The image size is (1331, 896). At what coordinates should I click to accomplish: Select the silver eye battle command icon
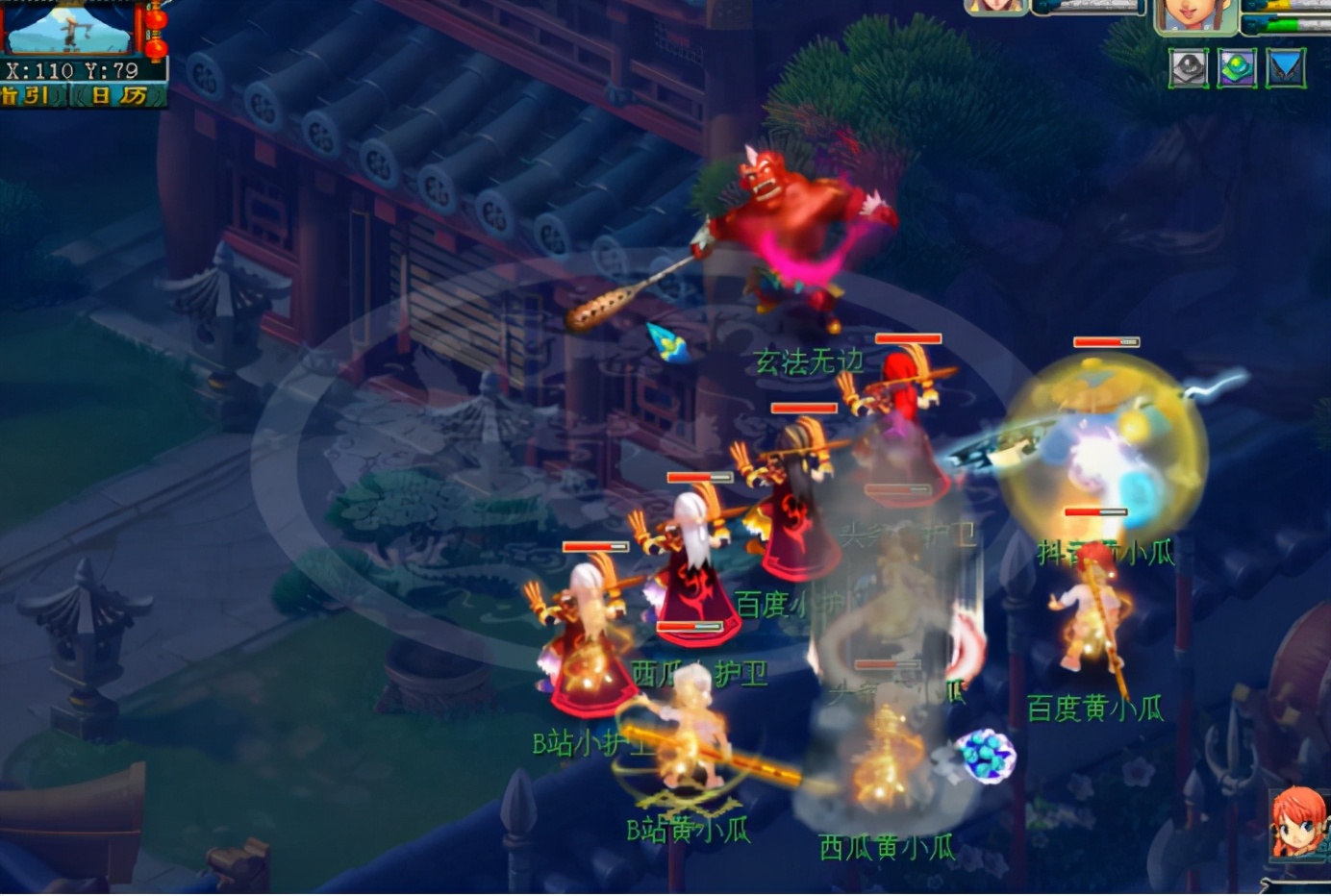pos(1189,67)
